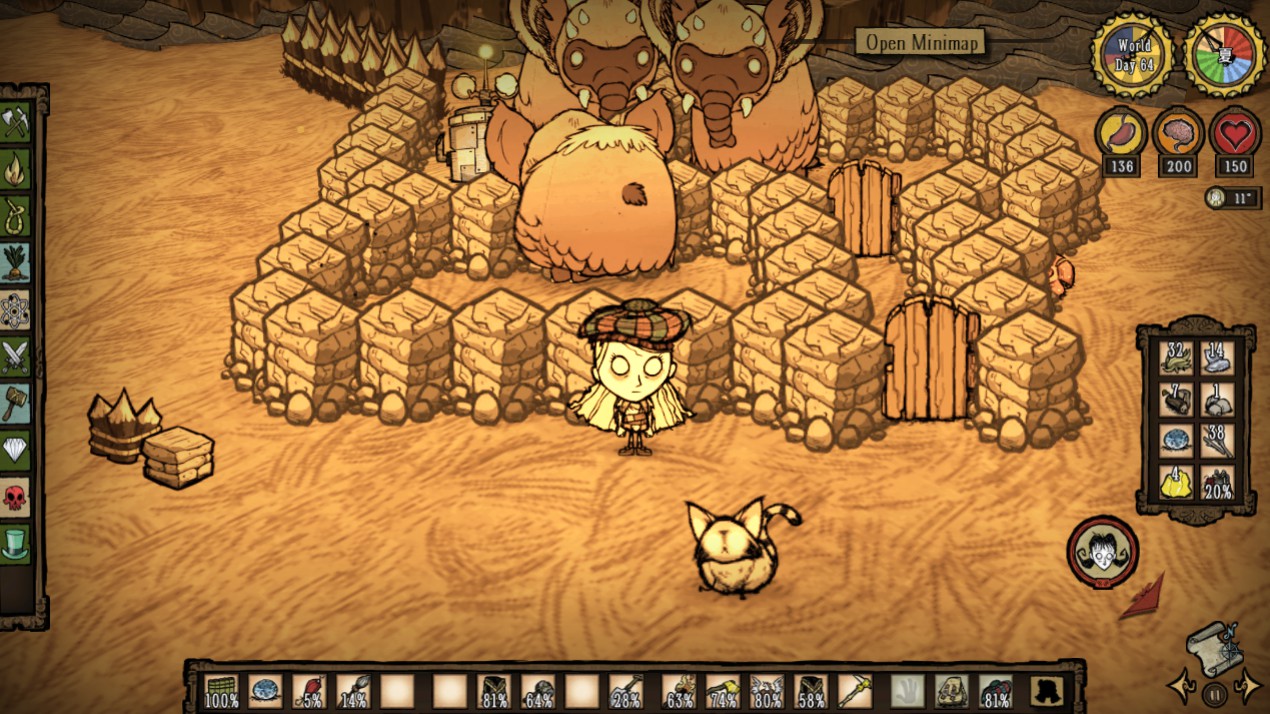The image size is (1270, 714).
Task: Open the Dress top hat tab
Action: point(16,543)
